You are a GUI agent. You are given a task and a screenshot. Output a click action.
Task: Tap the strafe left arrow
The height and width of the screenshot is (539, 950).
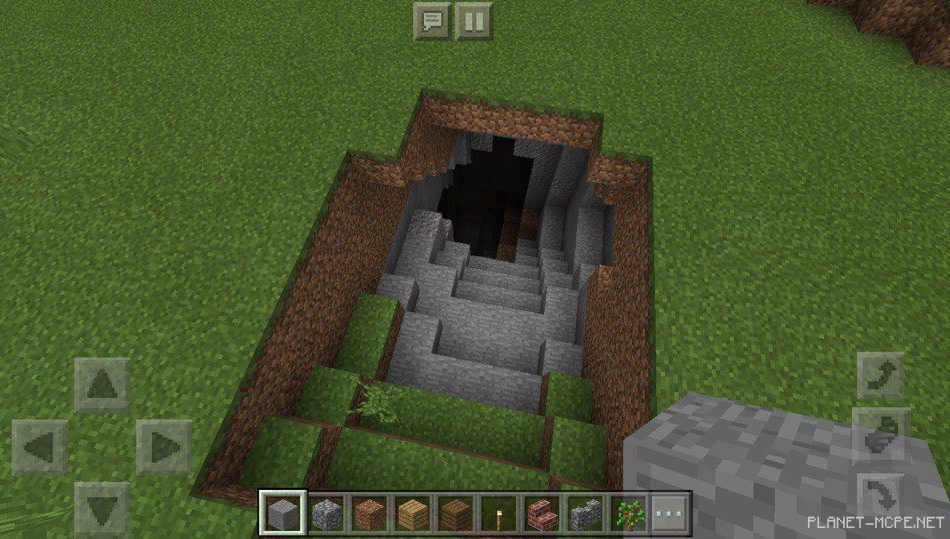40,446
